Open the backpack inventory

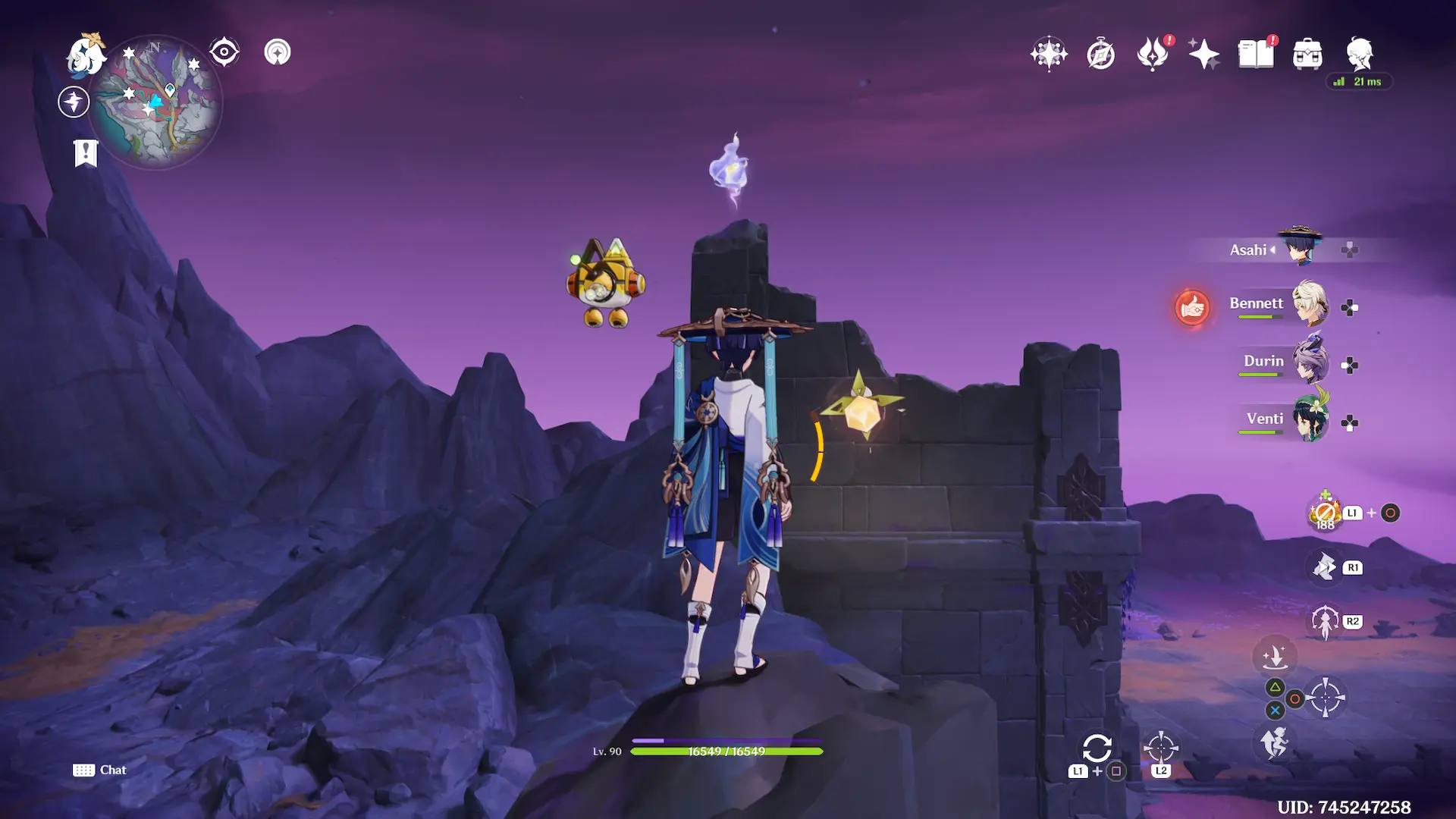1307,55
